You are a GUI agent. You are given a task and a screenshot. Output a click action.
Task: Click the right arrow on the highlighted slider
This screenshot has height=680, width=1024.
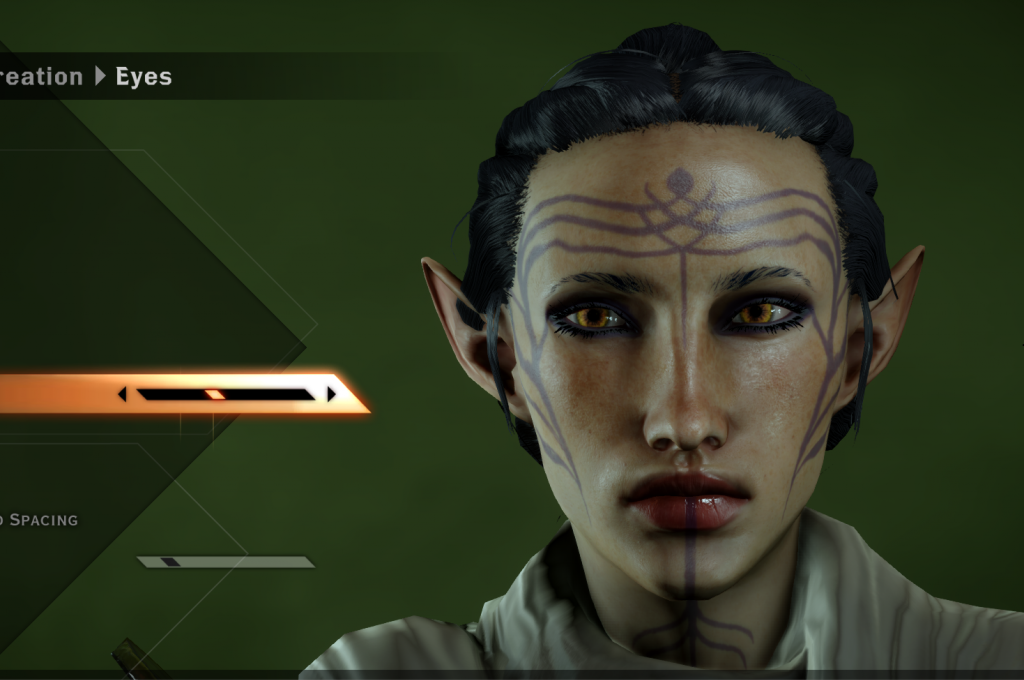tap(331, 394)
